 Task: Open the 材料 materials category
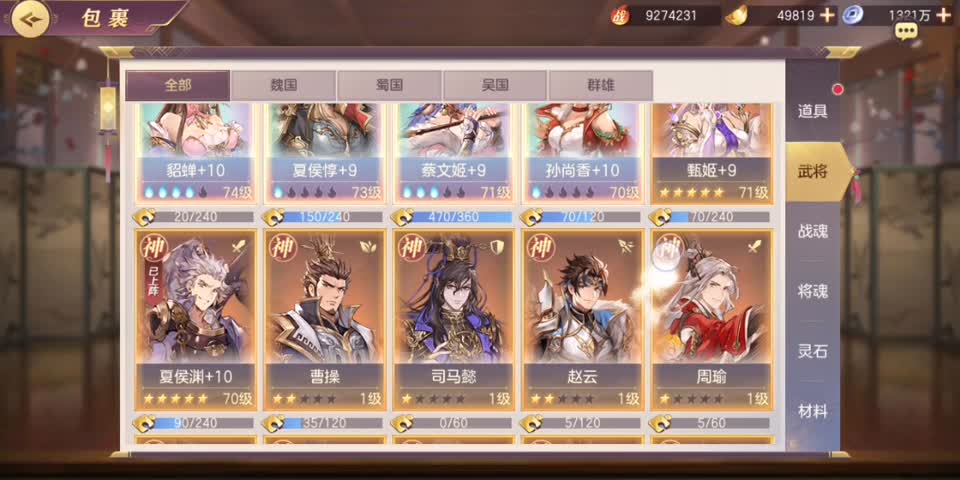[x=812, y=411]
